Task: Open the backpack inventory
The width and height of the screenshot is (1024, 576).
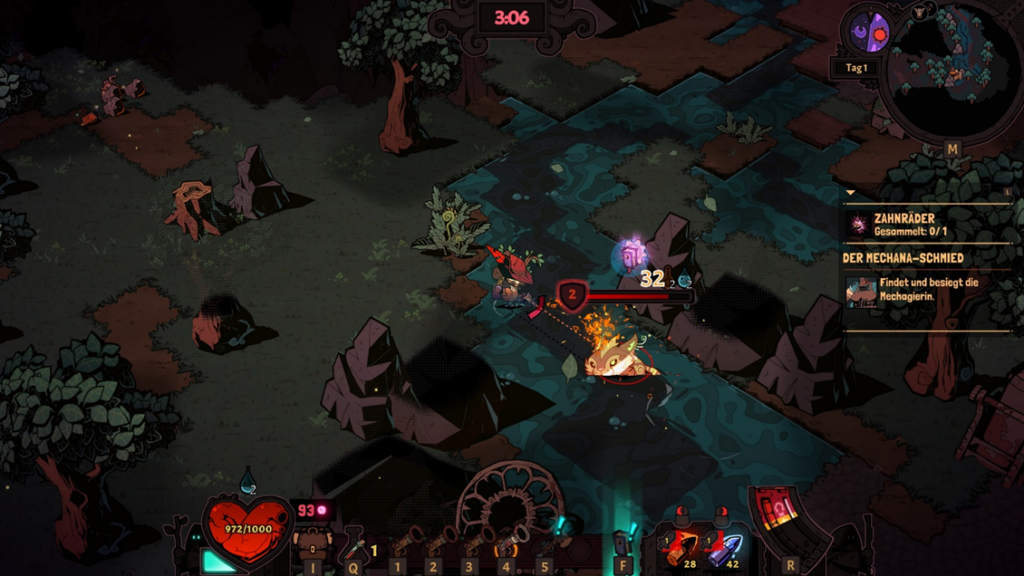Action: pos(311,545)
